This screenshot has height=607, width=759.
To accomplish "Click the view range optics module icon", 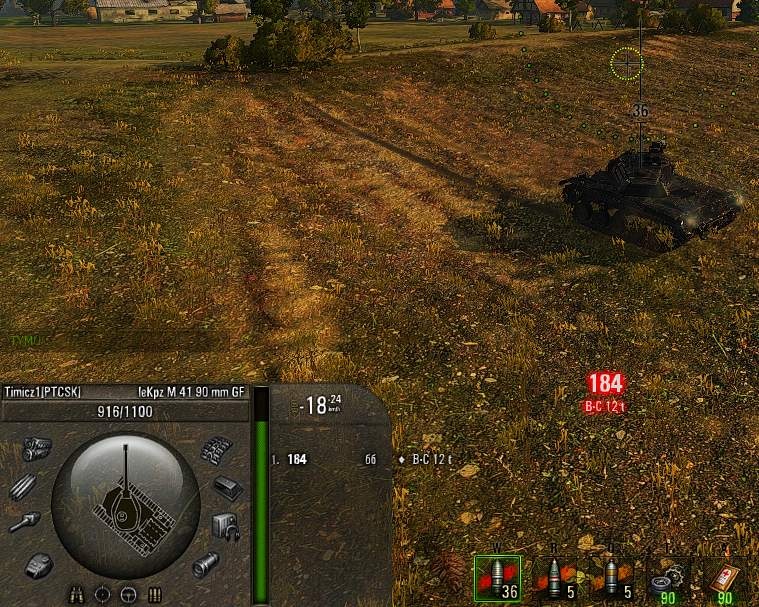I will coord(206,564).
